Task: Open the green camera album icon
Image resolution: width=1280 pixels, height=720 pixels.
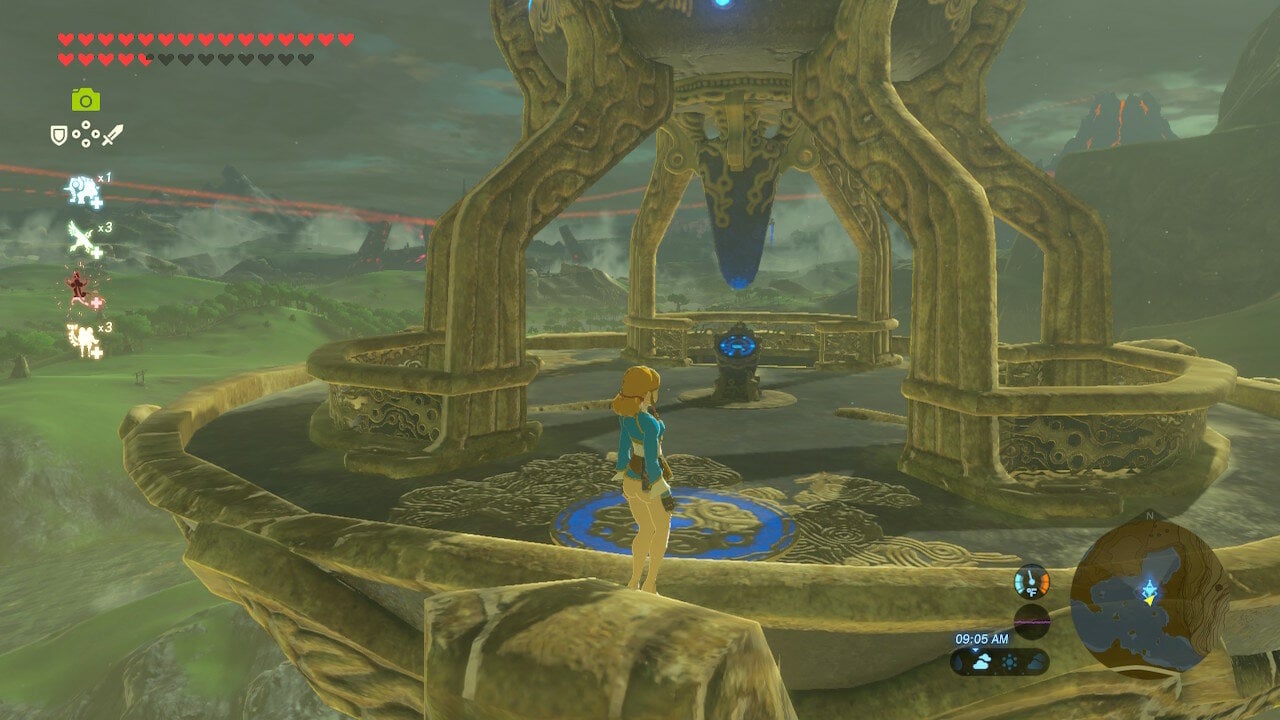Action: [85, 98]
